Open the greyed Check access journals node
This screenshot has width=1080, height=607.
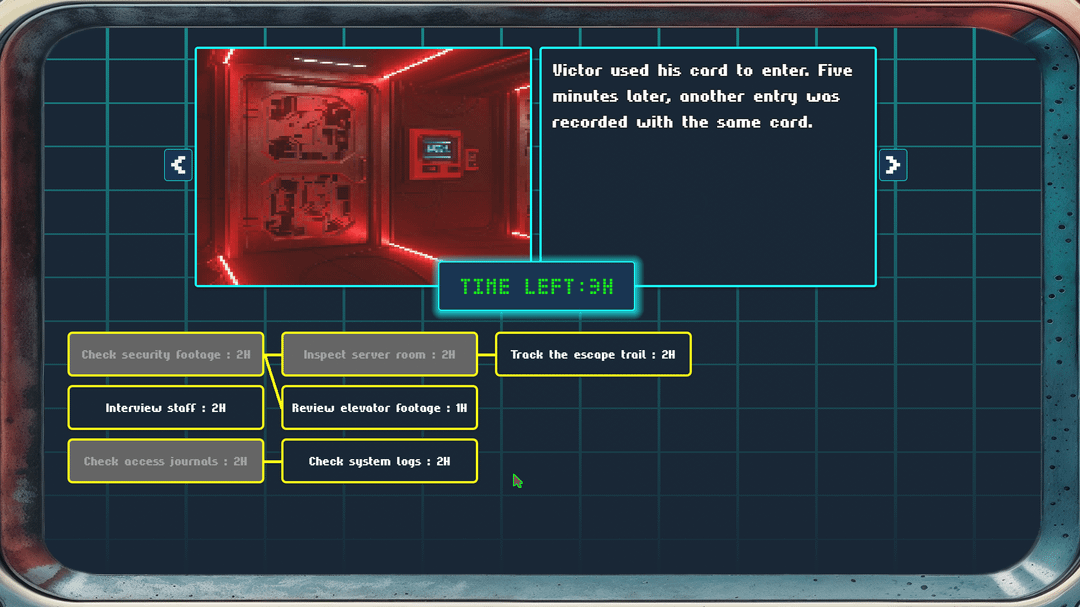[x=166, y=462]
